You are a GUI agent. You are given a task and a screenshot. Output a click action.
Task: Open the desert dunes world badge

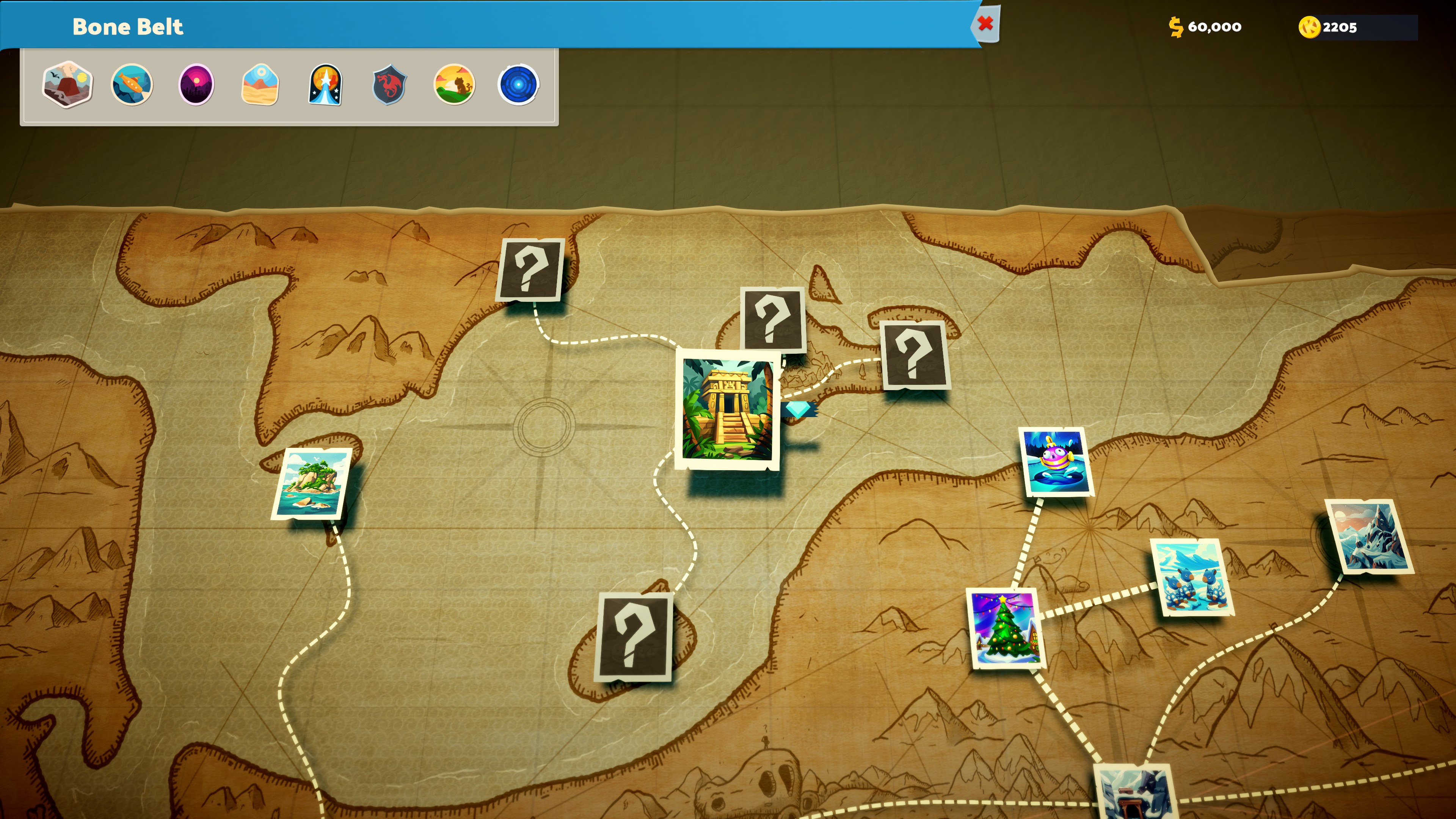(260, 85)
